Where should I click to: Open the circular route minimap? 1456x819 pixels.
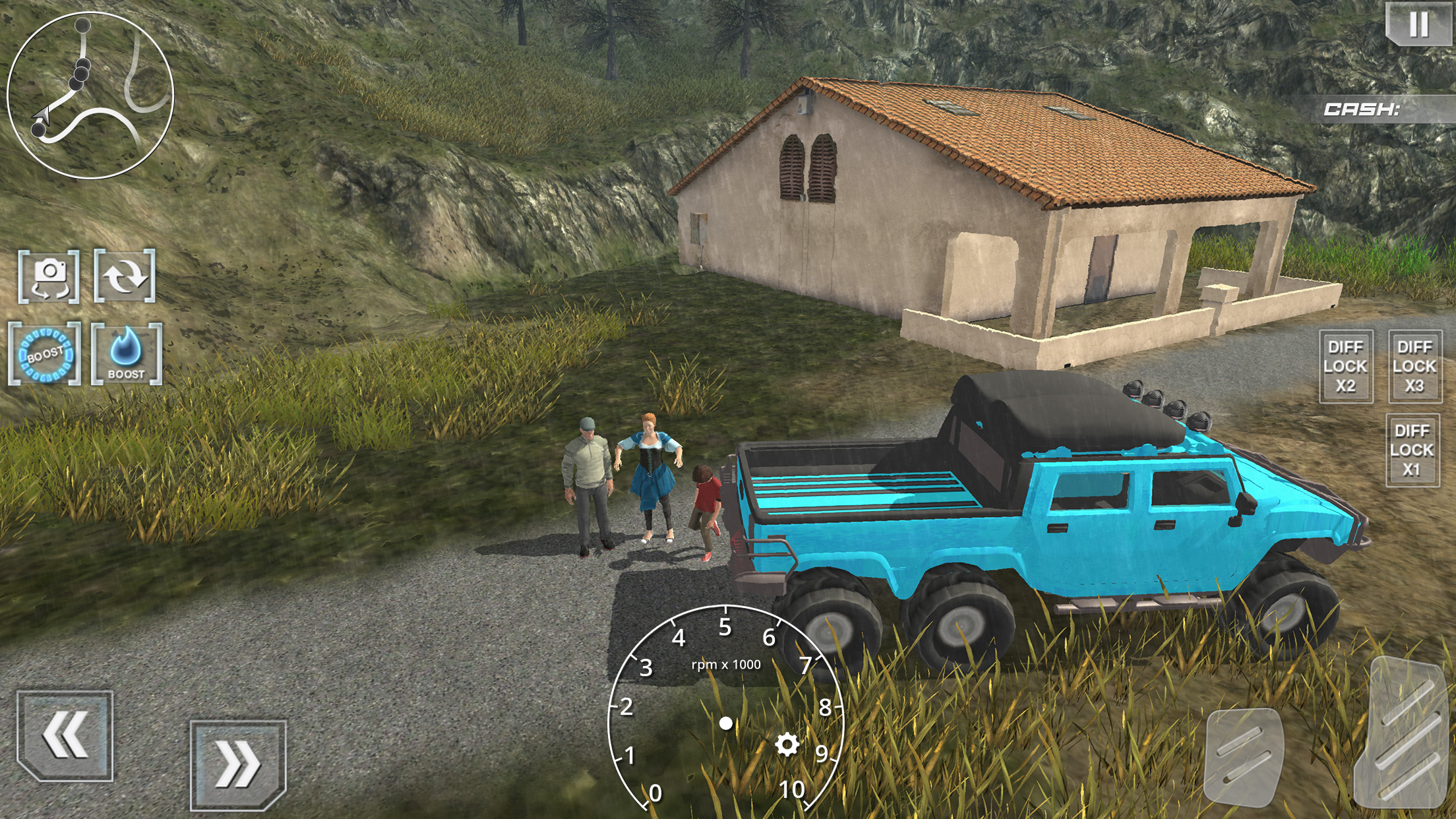(90, 95)
